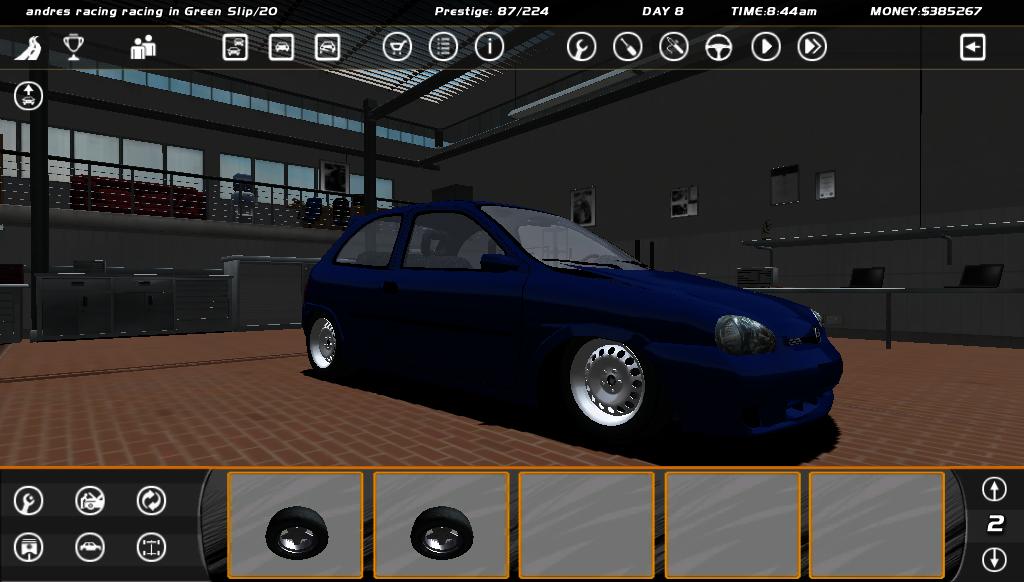Show the car information icon

489,47
